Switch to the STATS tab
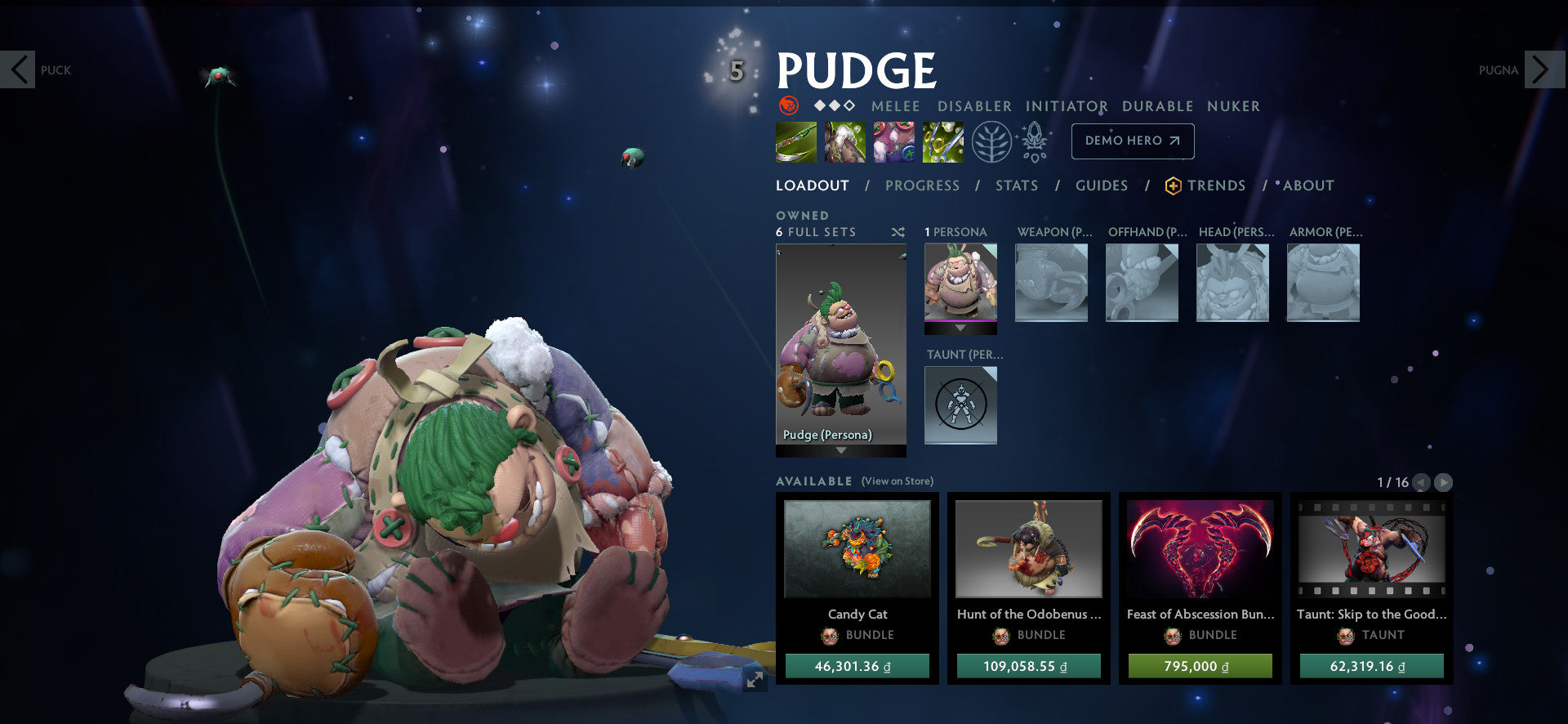The width and height of the screenshot is (1568, 724). coord(1016,185)
